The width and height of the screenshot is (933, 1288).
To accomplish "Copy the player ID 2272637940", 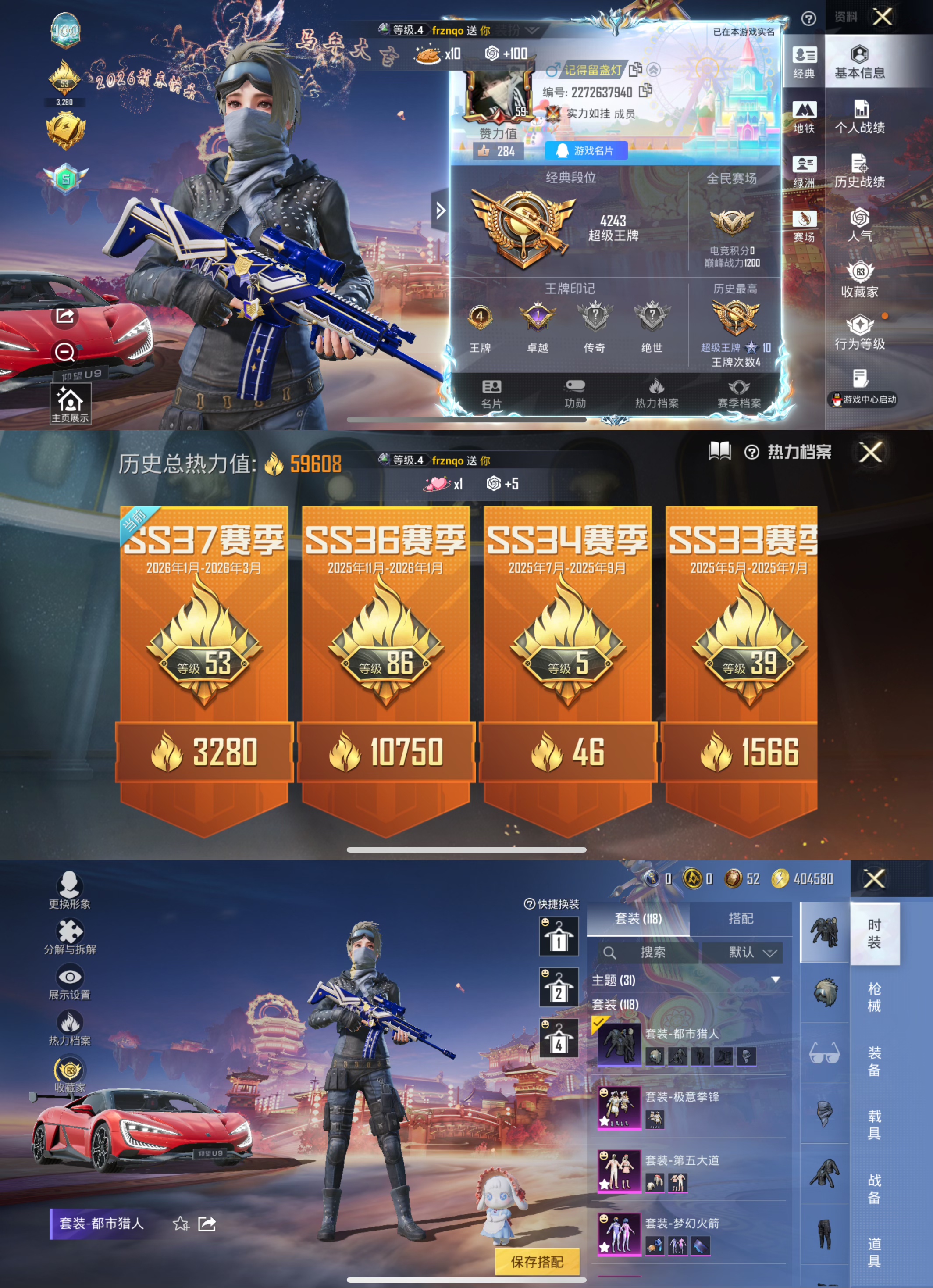I will pyautogui.click(x=645, y=91).
